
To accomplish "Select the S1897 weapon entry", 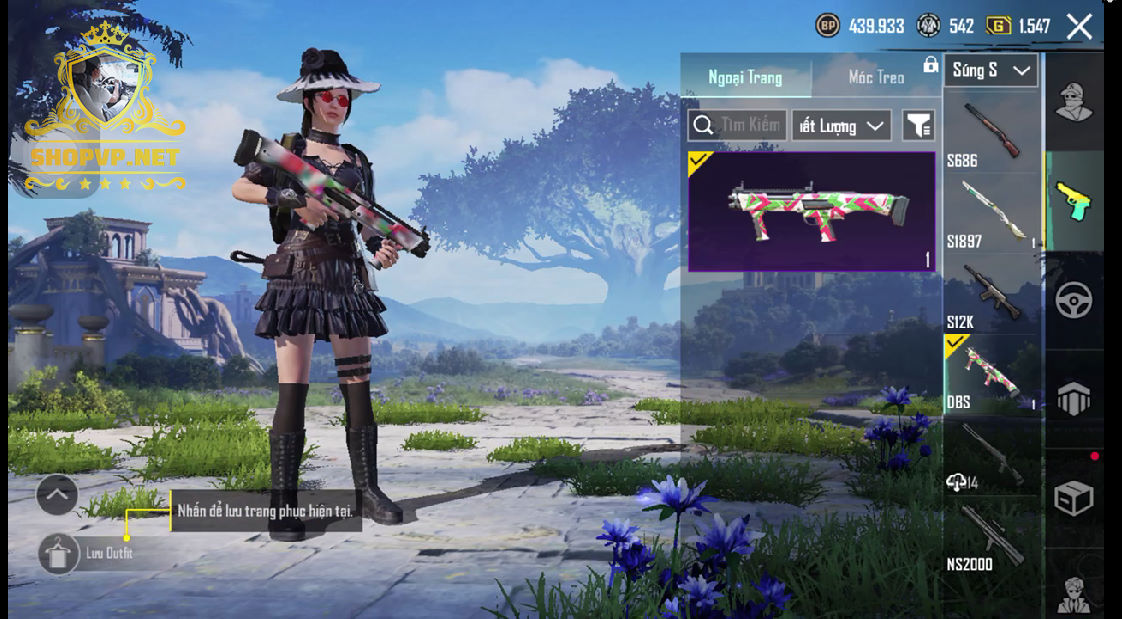I will point(992,212).
